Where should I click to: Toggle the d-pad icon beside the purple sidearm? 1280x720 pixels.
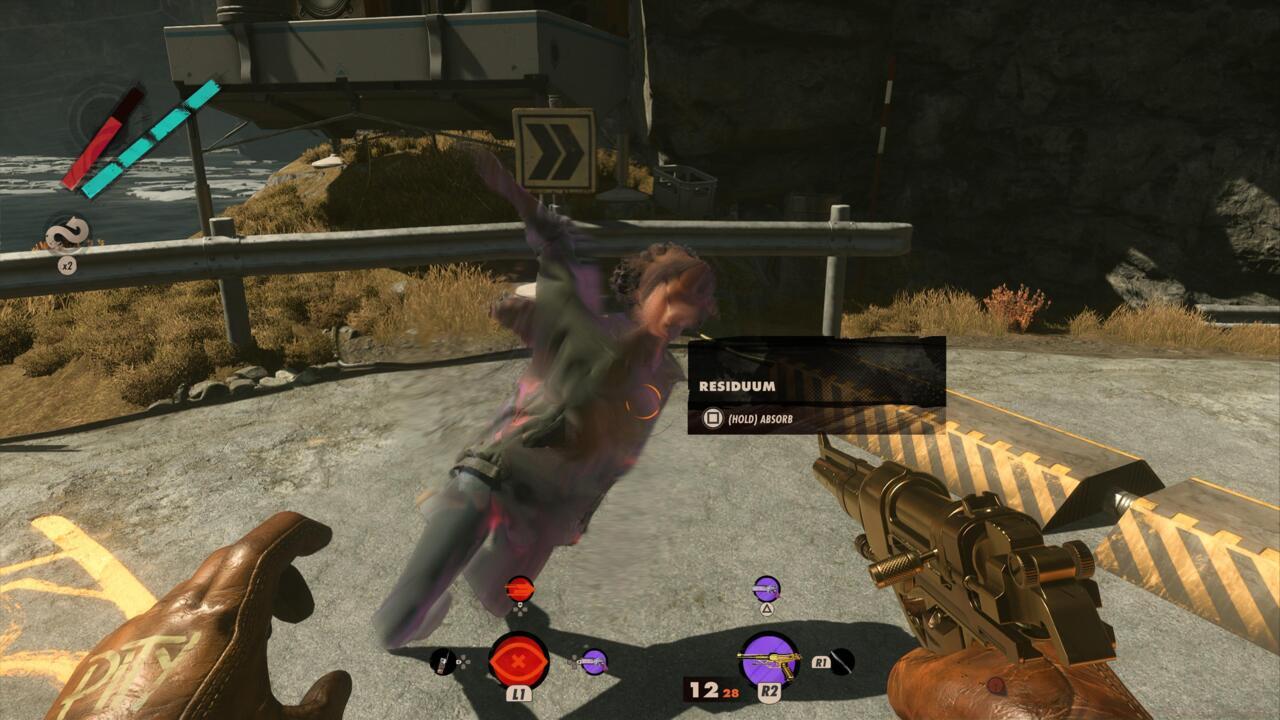click(x=574, y=661)
